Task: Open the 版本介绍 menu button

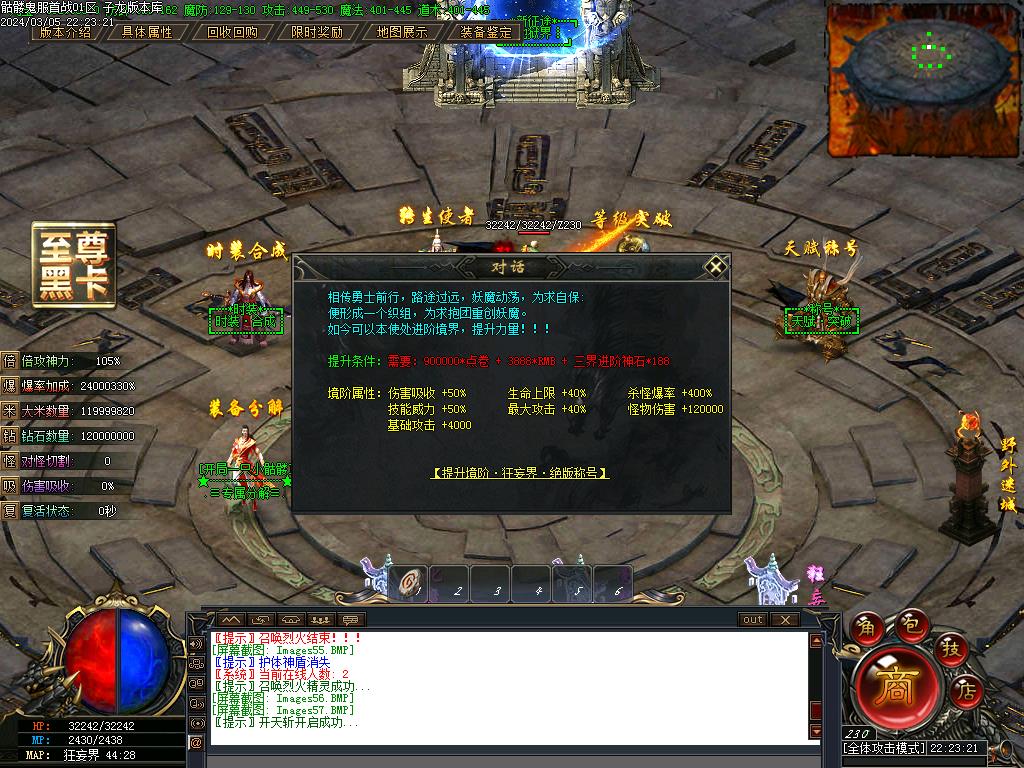Action: 65,32
